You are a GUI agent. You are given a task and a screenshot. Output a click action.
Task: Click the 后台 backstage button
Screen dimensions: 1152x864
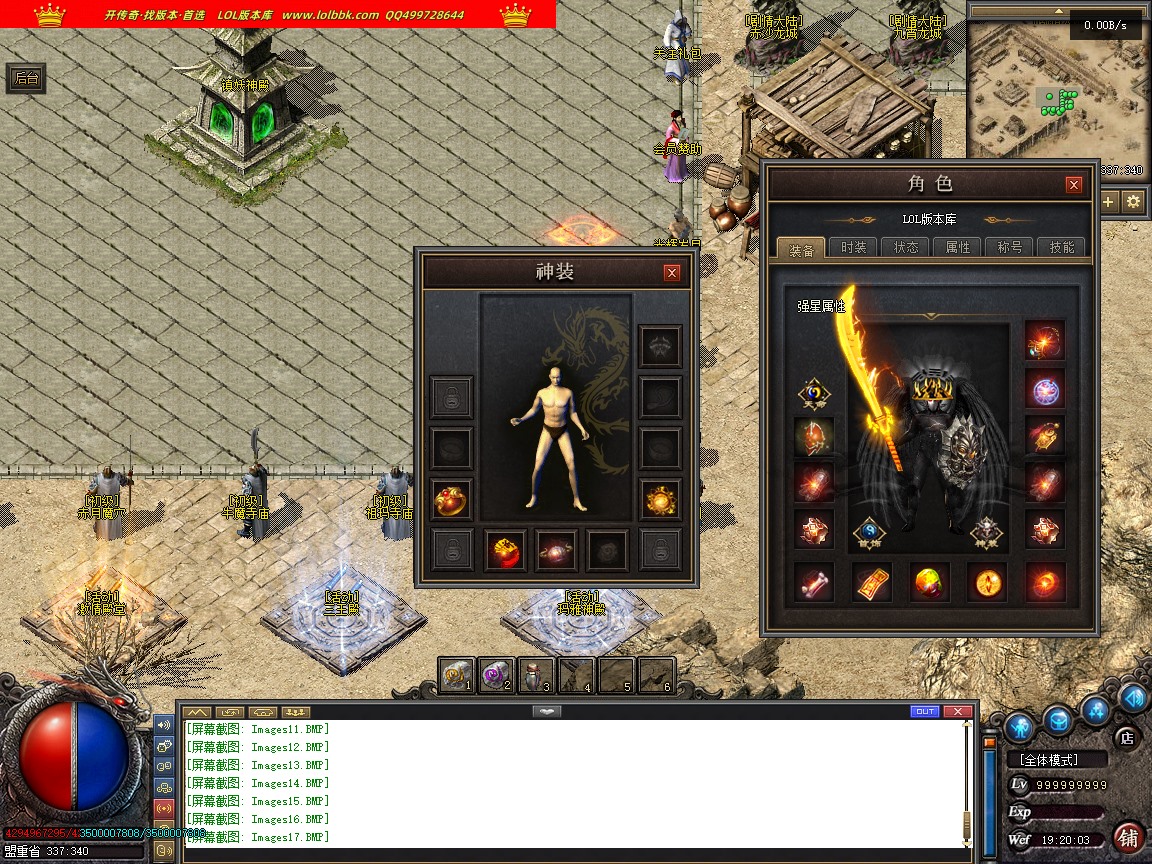tap(26, 79)
